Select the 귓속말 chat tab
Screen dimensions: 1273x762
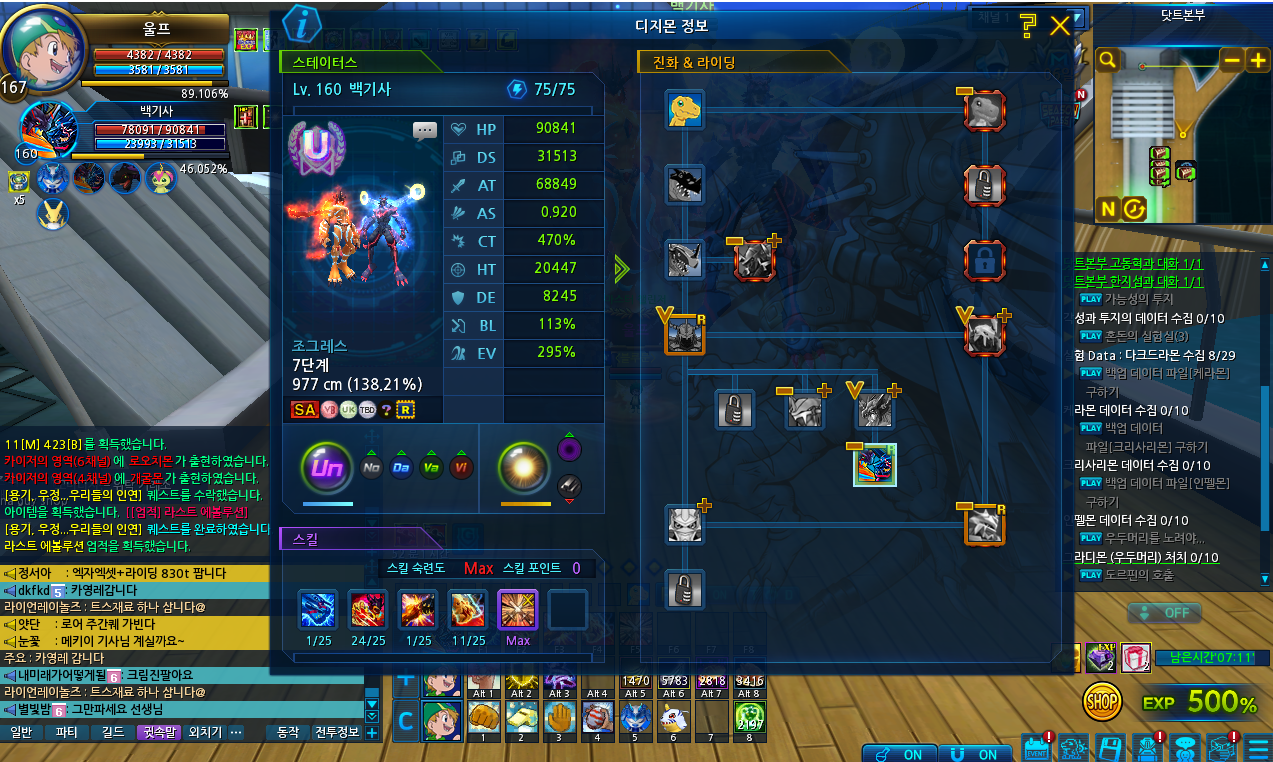(159, 732)
